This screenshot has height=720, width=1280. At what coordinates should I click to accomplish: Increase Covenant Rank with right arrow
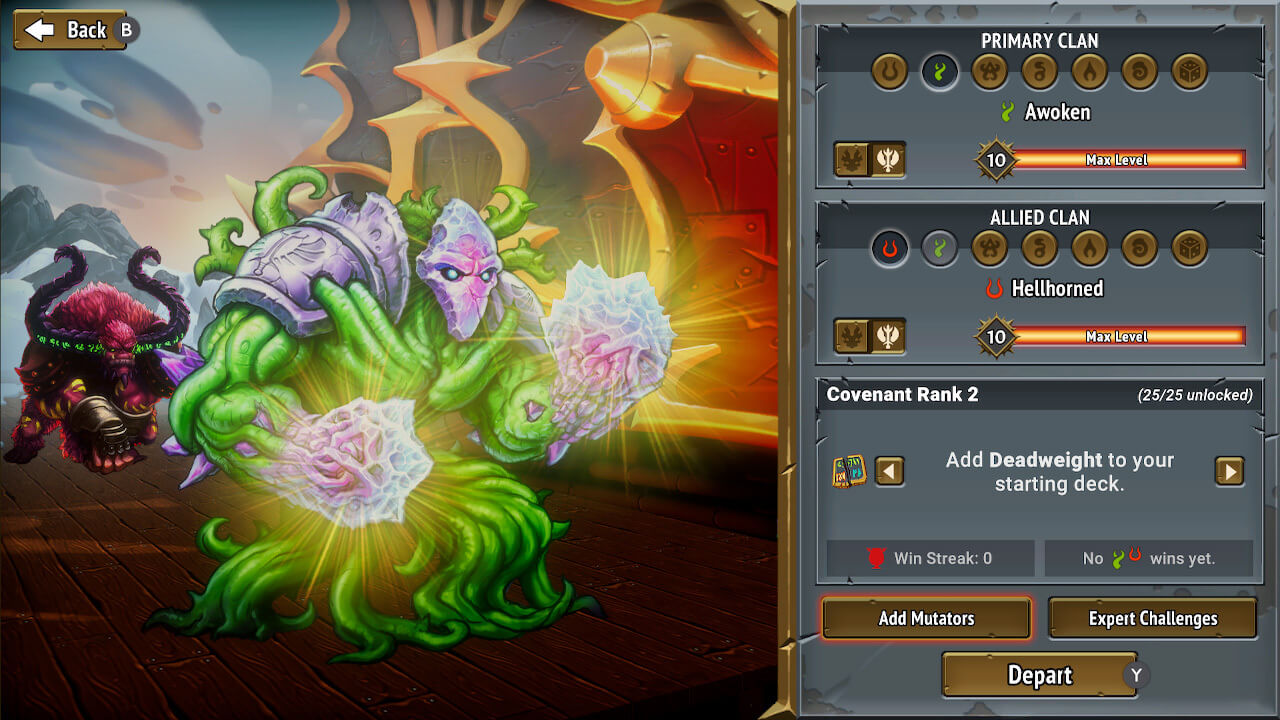(x=1229, y=471)
